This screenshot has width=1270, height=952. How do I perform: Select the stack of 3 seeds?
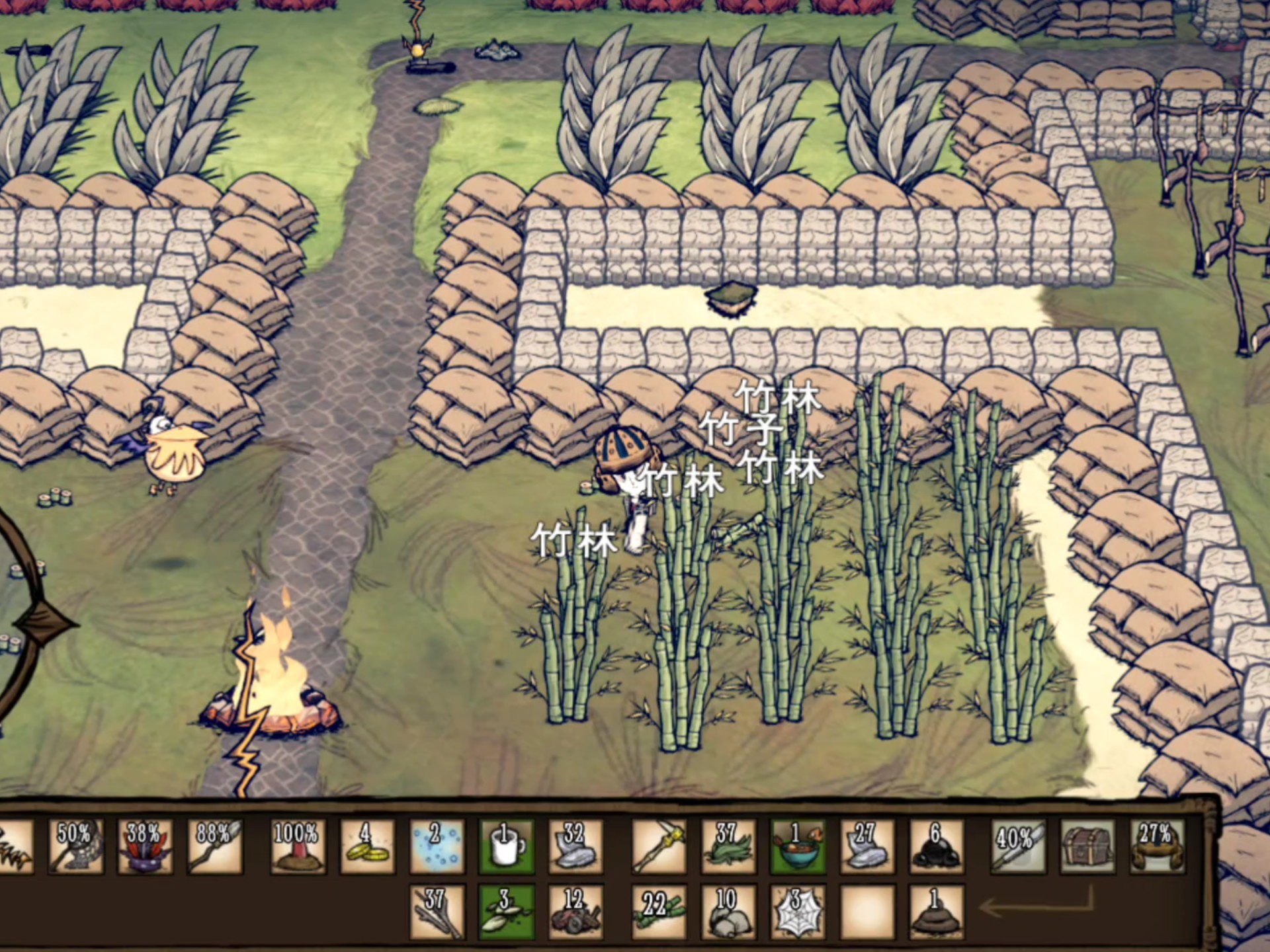point(506,912)
